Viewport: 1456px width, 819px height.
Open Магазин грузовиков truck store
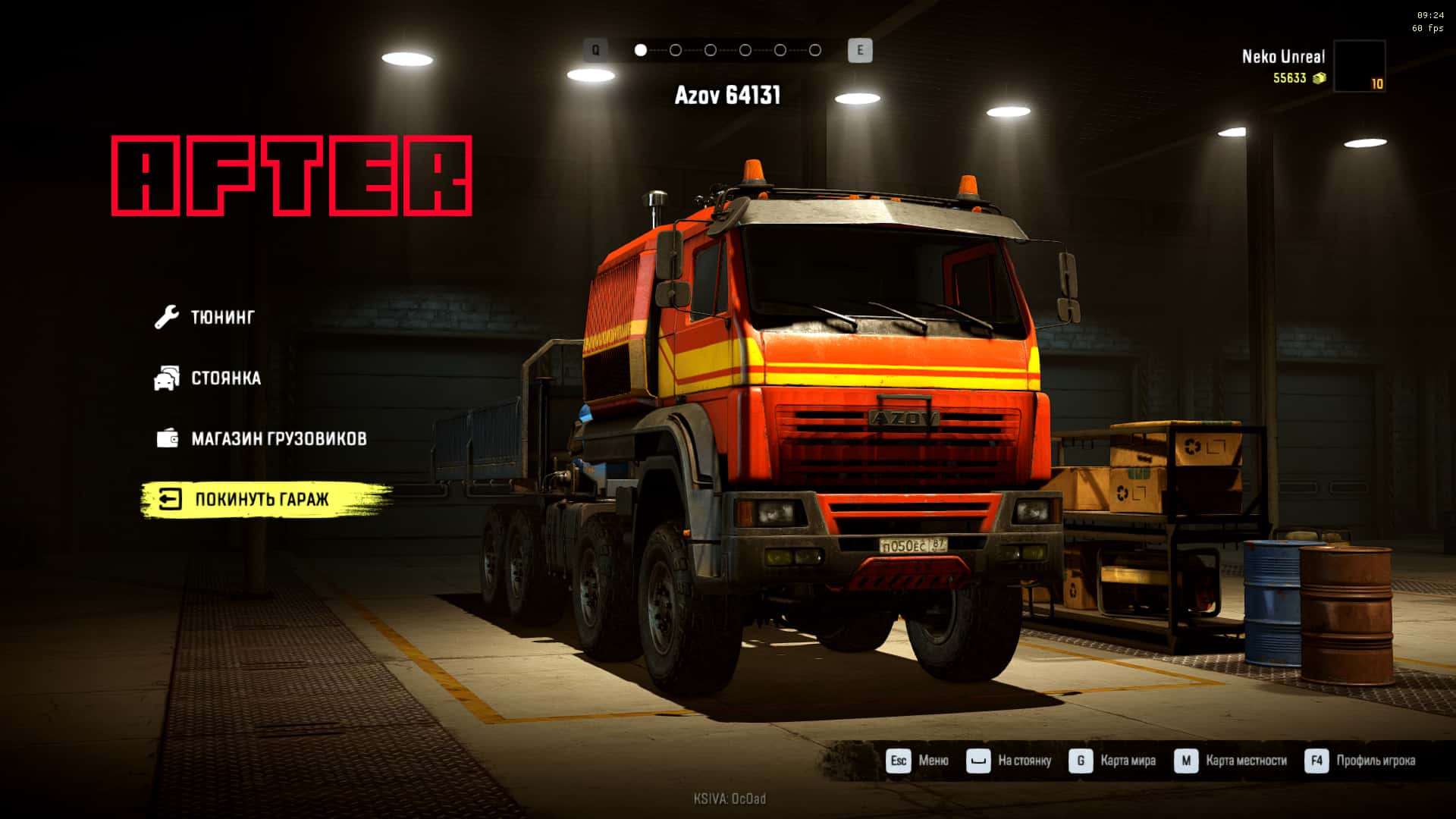tap(278, 438)
